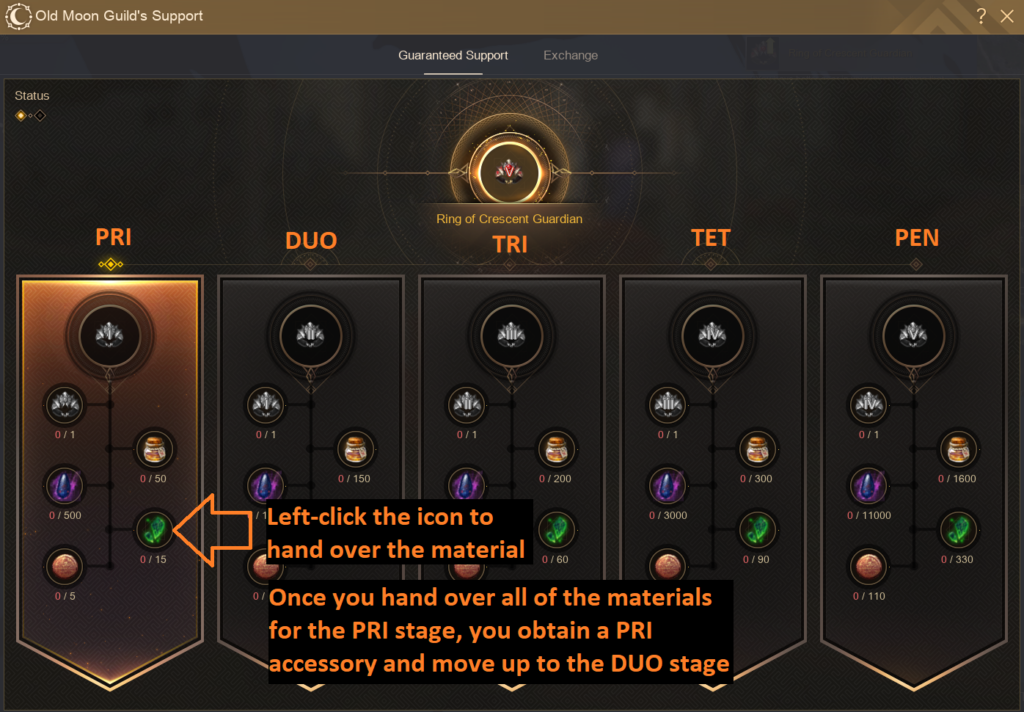The height and width of the screenshot is (712, 1024).
Task: Click the green material showing 0/90
Action: (759, 528)
